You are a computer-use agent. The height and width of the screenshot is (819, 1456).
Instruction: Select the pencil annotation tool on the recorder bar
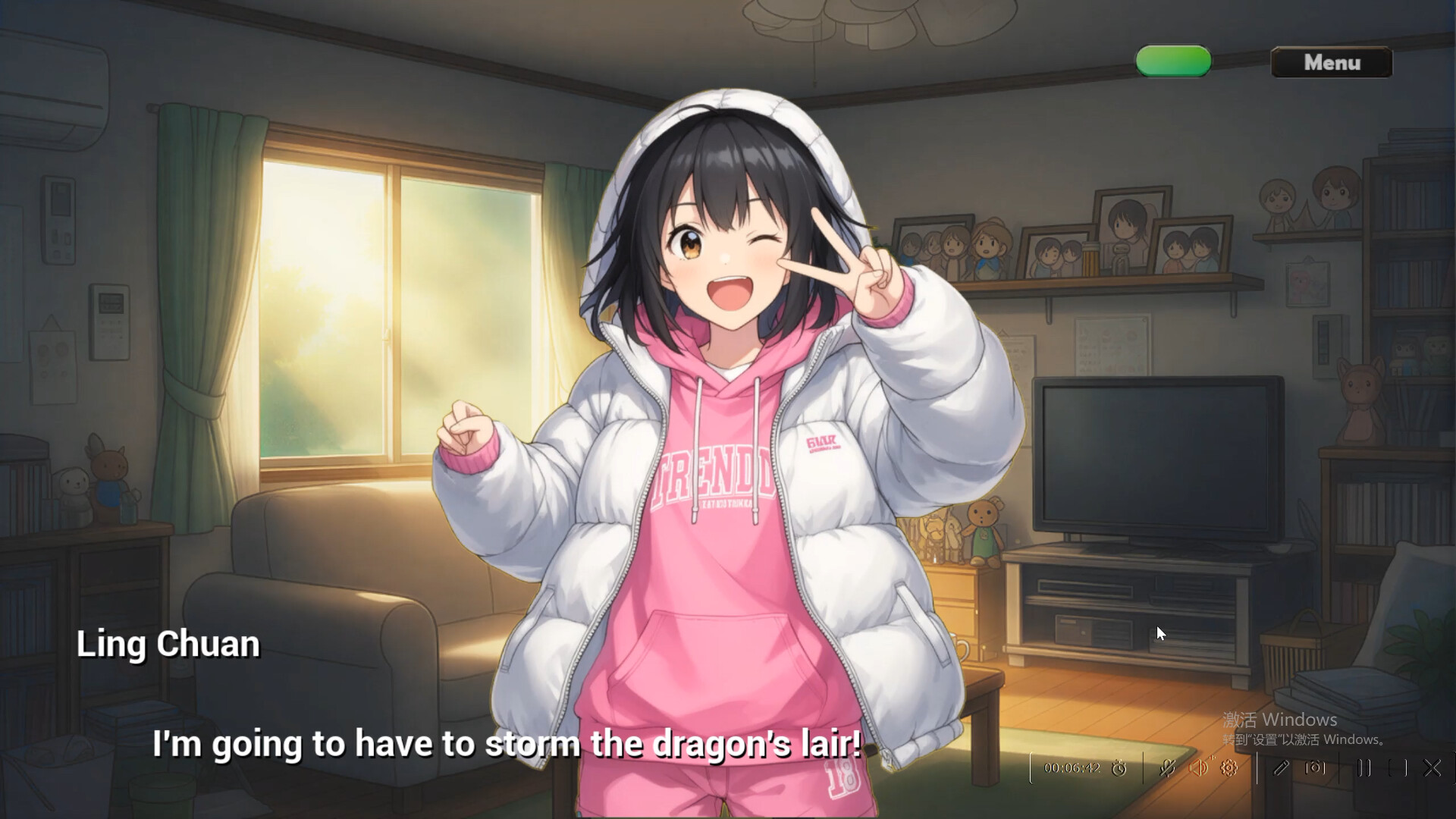coord(1280,768)
